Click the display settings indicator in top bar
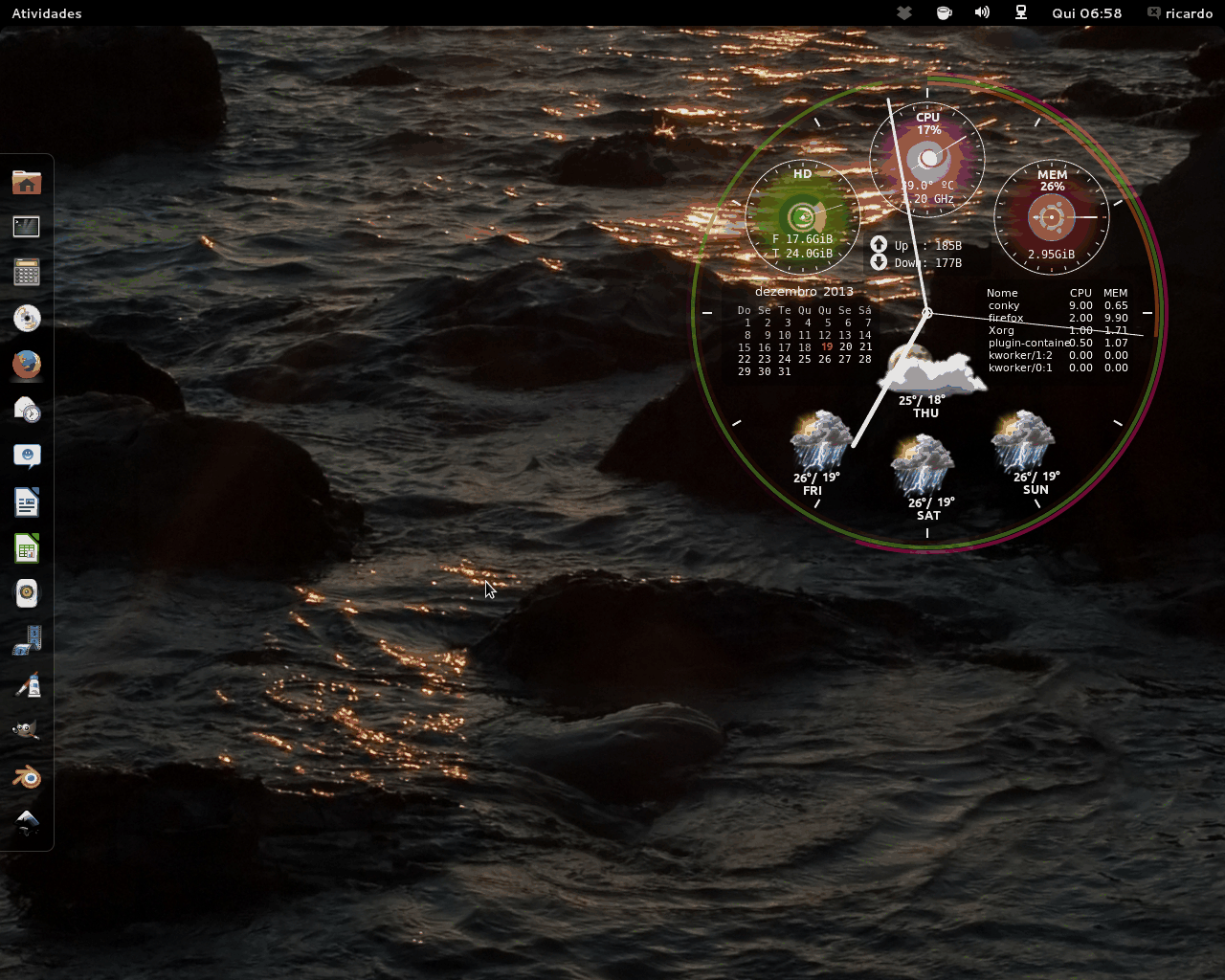Viewport: 1225px width, 980px height. (x=1020, y=12)
